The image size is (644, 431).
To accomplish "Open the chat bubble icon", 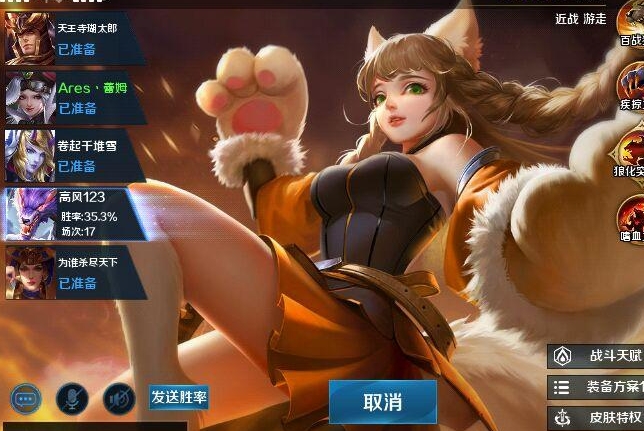I will (x=26, y=399).
